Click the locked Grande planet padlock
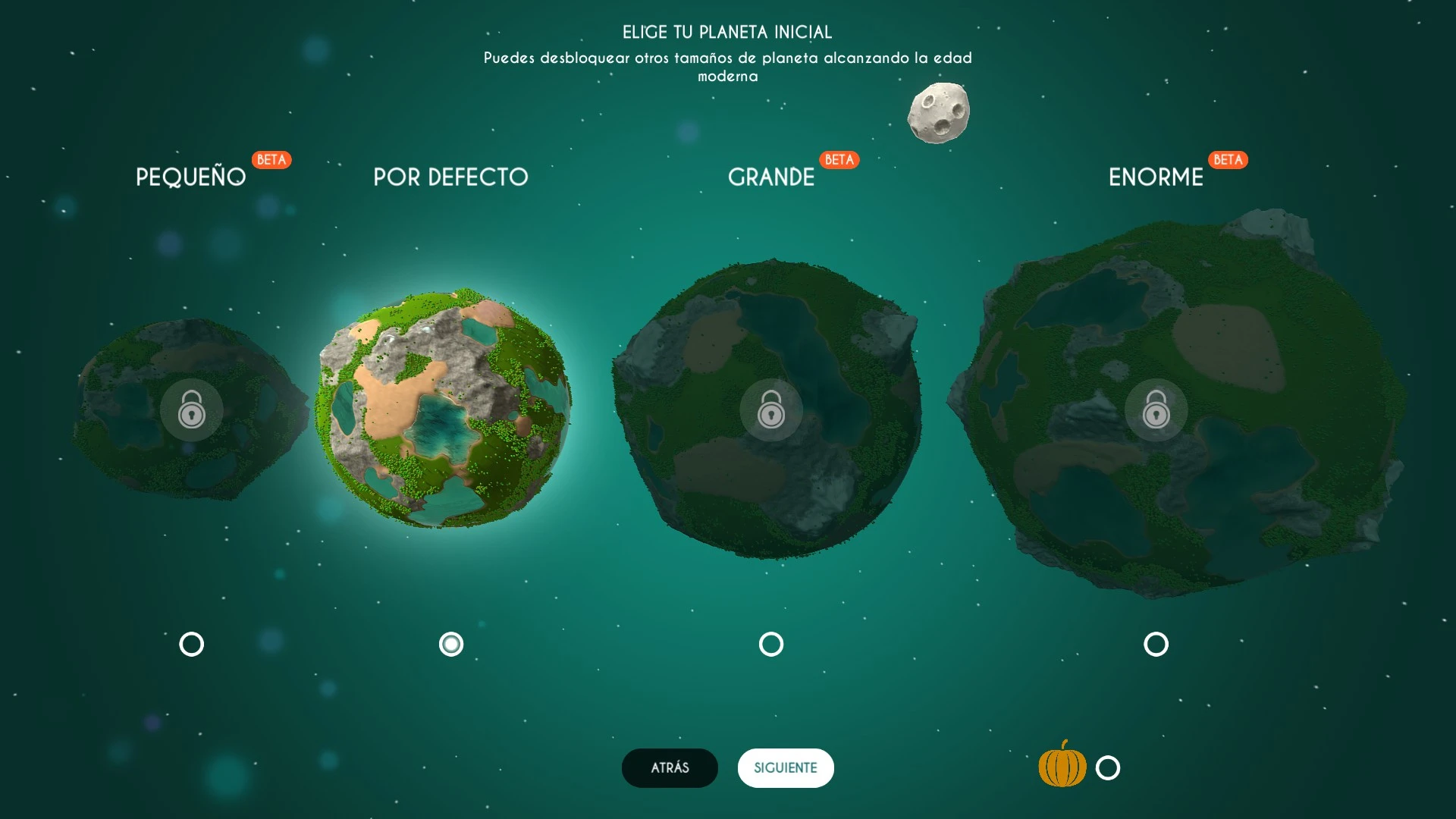The height and width of the screenshot is (819, 1456). point(771,409)
